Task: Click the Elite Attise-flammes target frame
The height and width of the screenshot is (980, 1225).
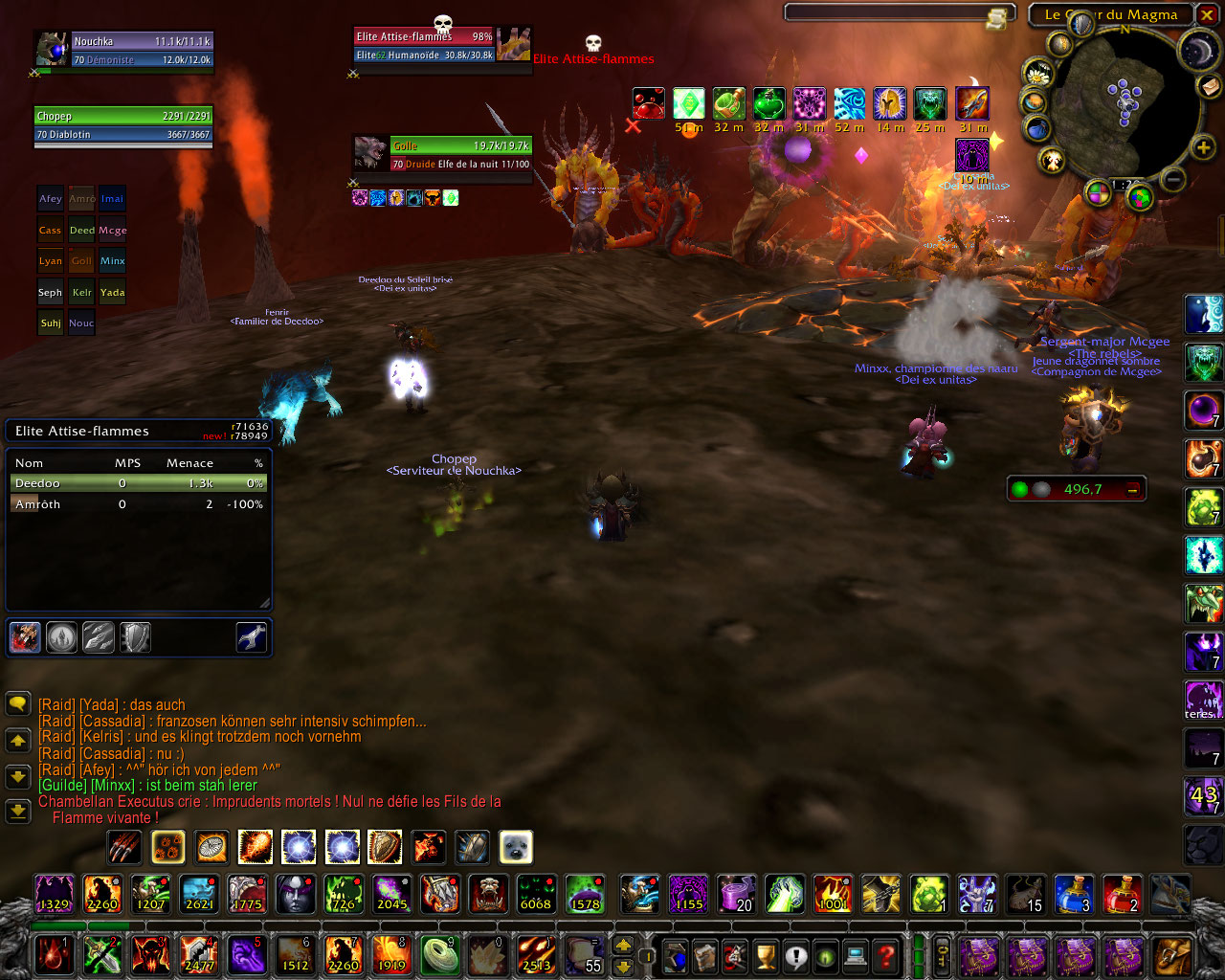Action: 424,46
